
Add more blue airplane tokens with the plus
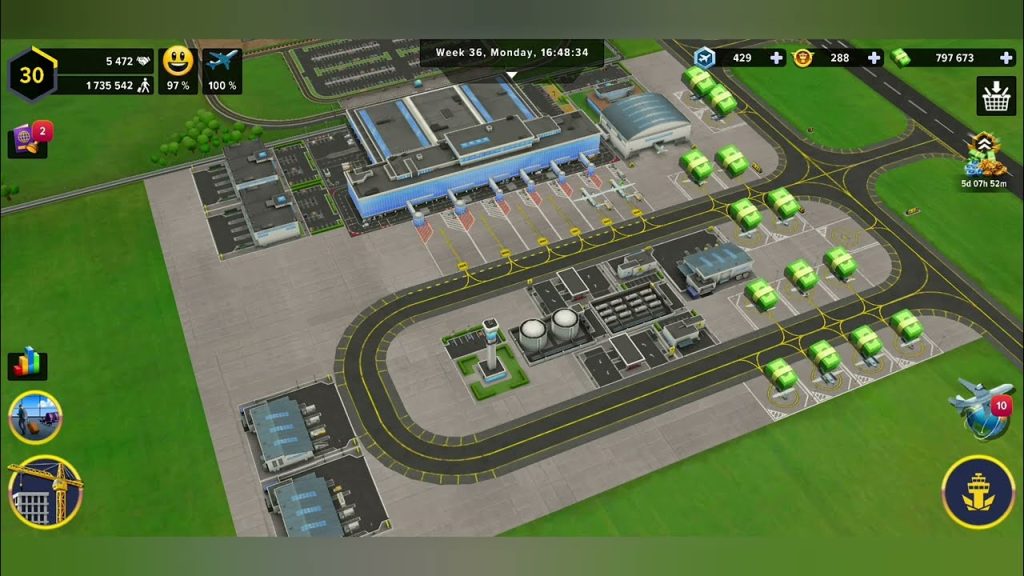tap(777, 58)
